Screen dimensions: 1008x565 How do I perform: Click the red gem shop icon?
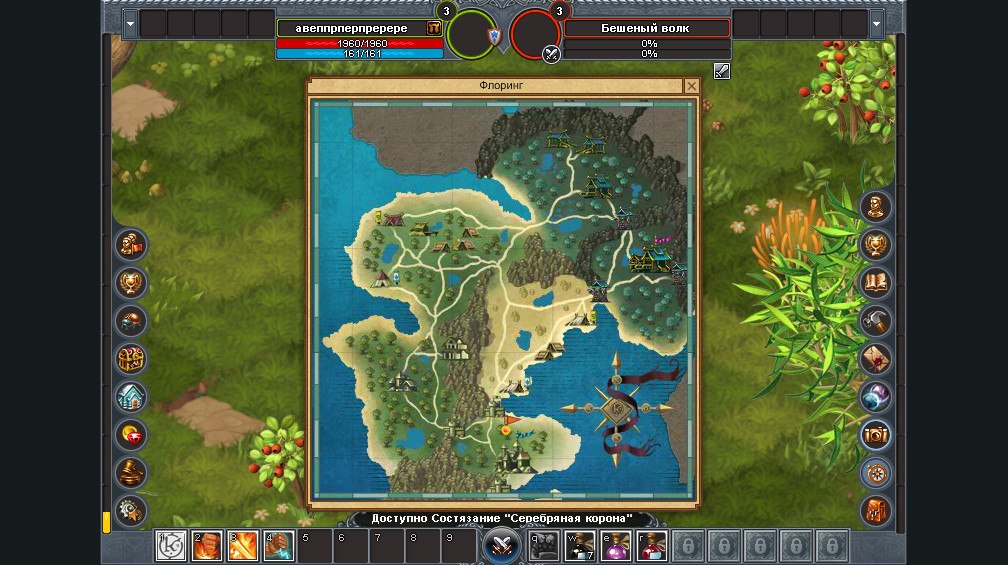click(131, 434)
